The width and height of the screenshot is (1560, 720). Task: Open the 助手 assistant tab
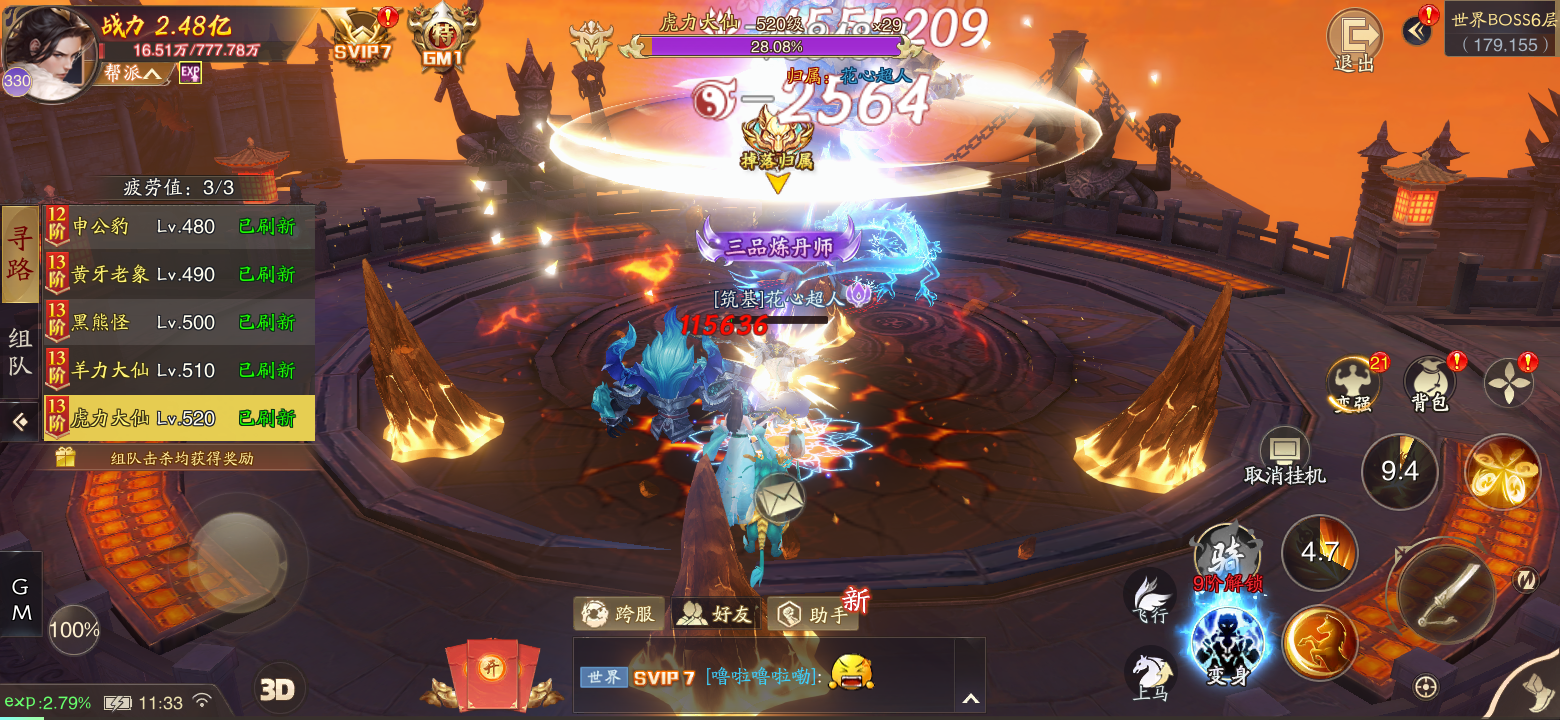(812, 614)
